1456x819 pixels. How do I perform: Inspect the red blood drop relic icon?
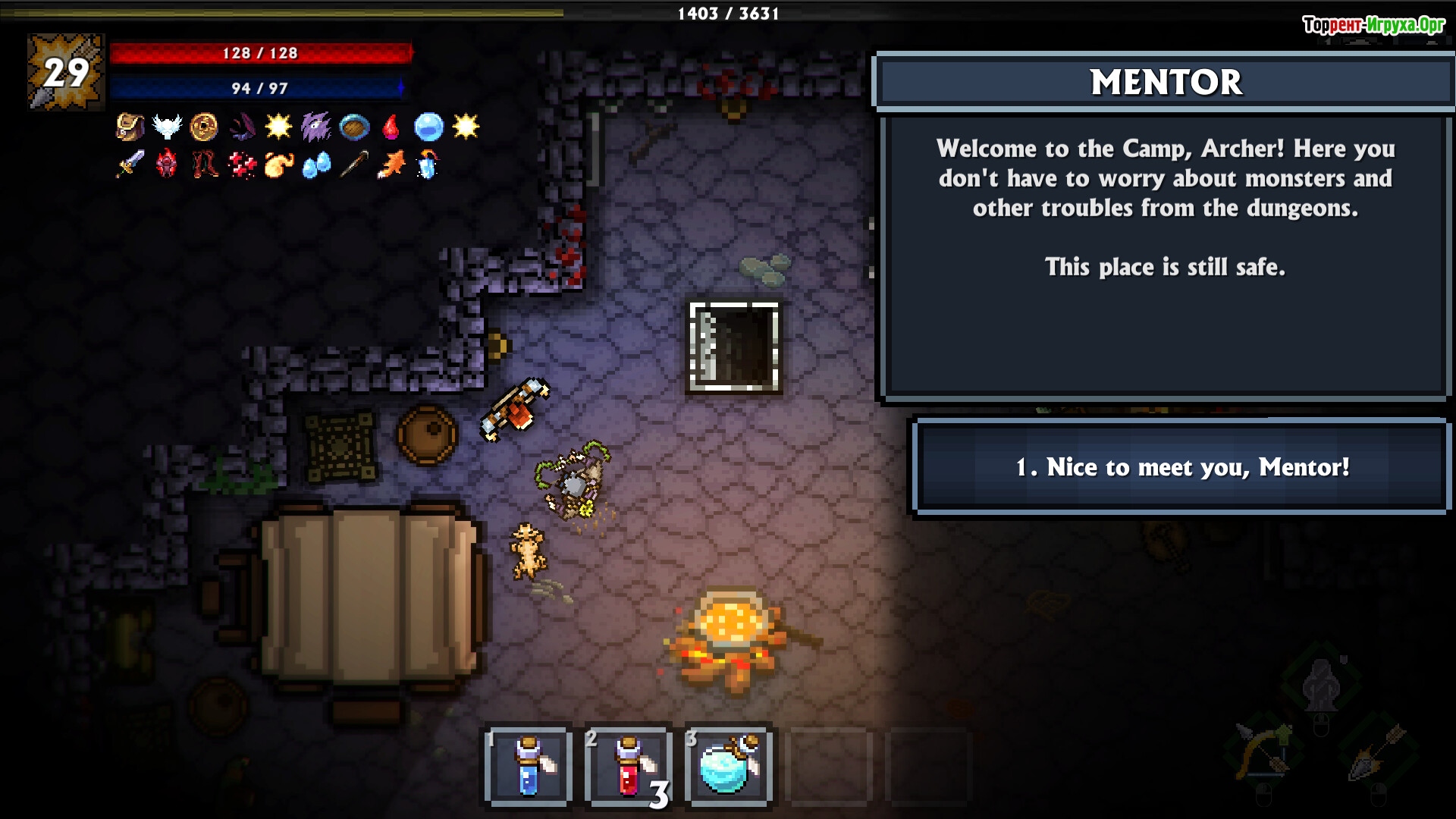(391, 127)
